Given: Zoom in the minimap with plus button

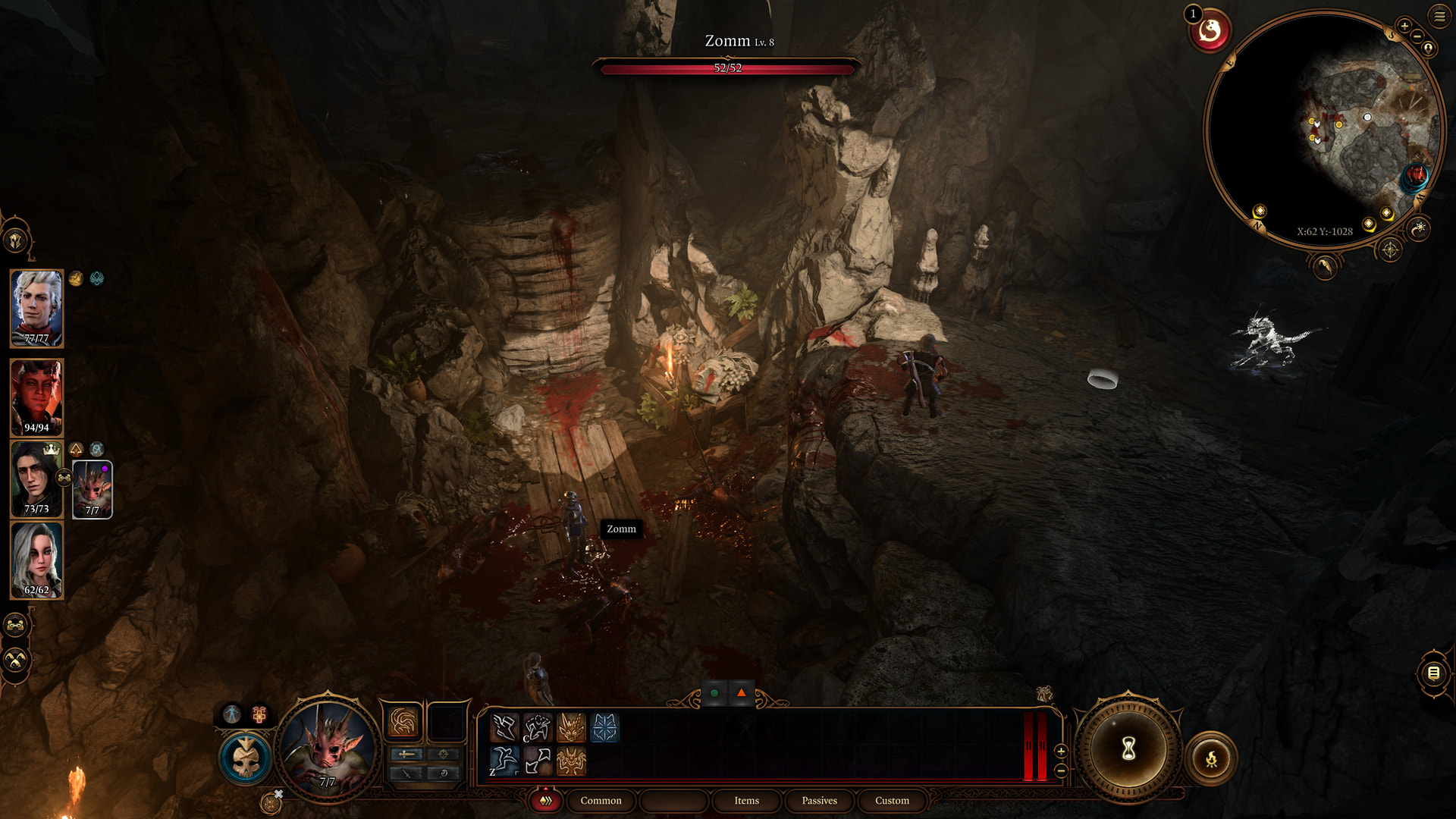Looking at the screenshot, I should click(1404, 27).
